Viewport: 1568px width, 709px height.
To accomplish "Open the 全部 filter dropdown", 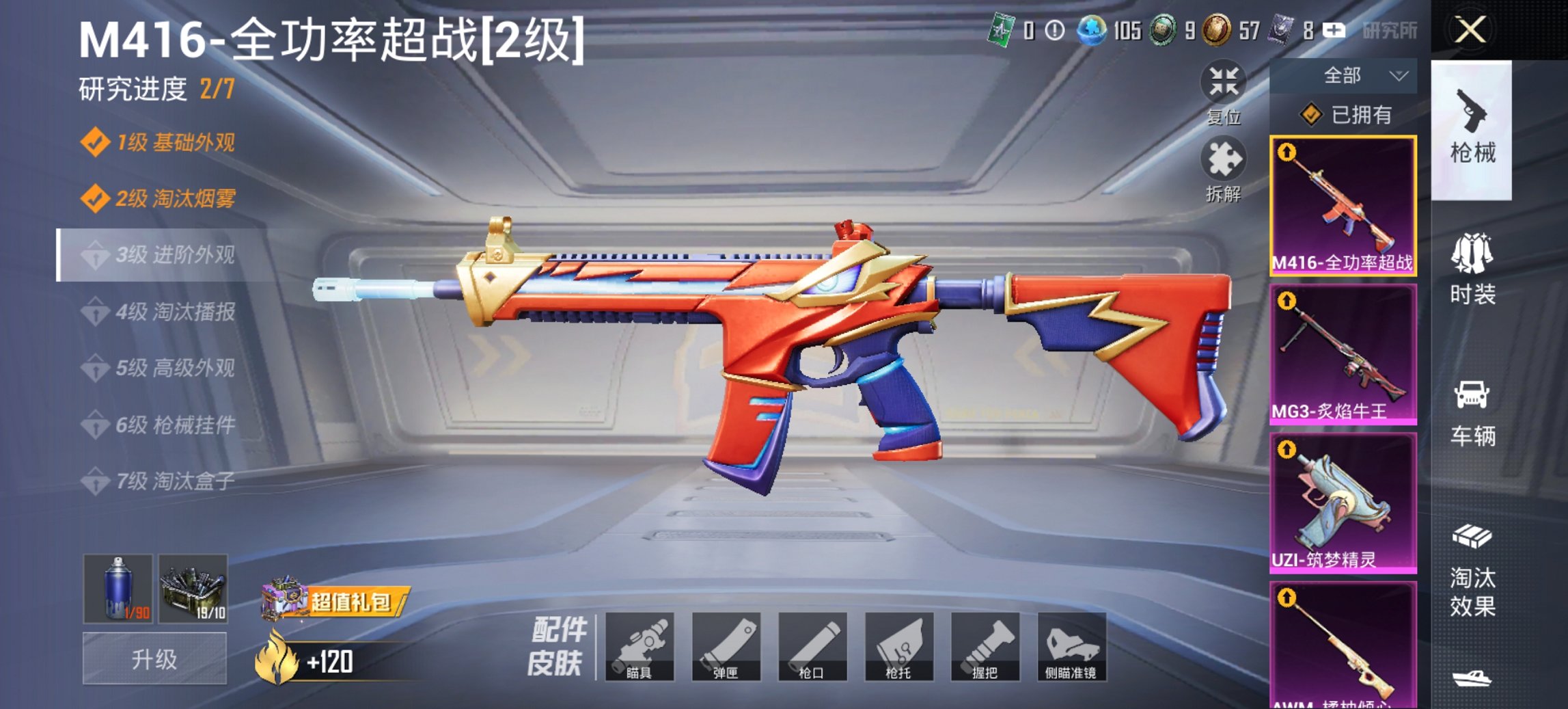I will click(1343, 75).
